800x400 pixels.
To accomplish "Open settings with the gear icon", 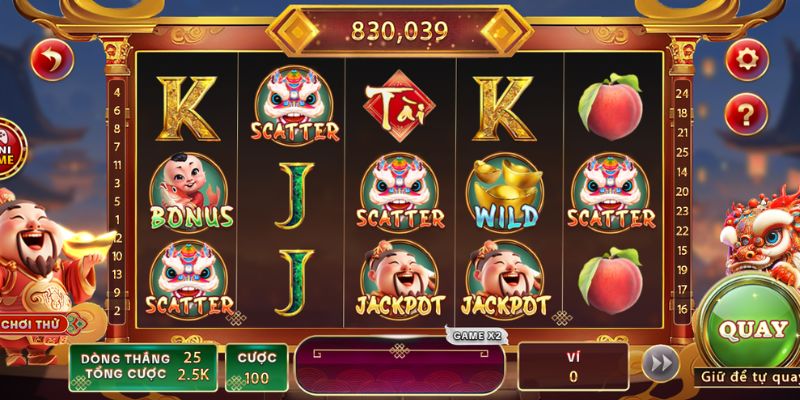I will point(745,61).
